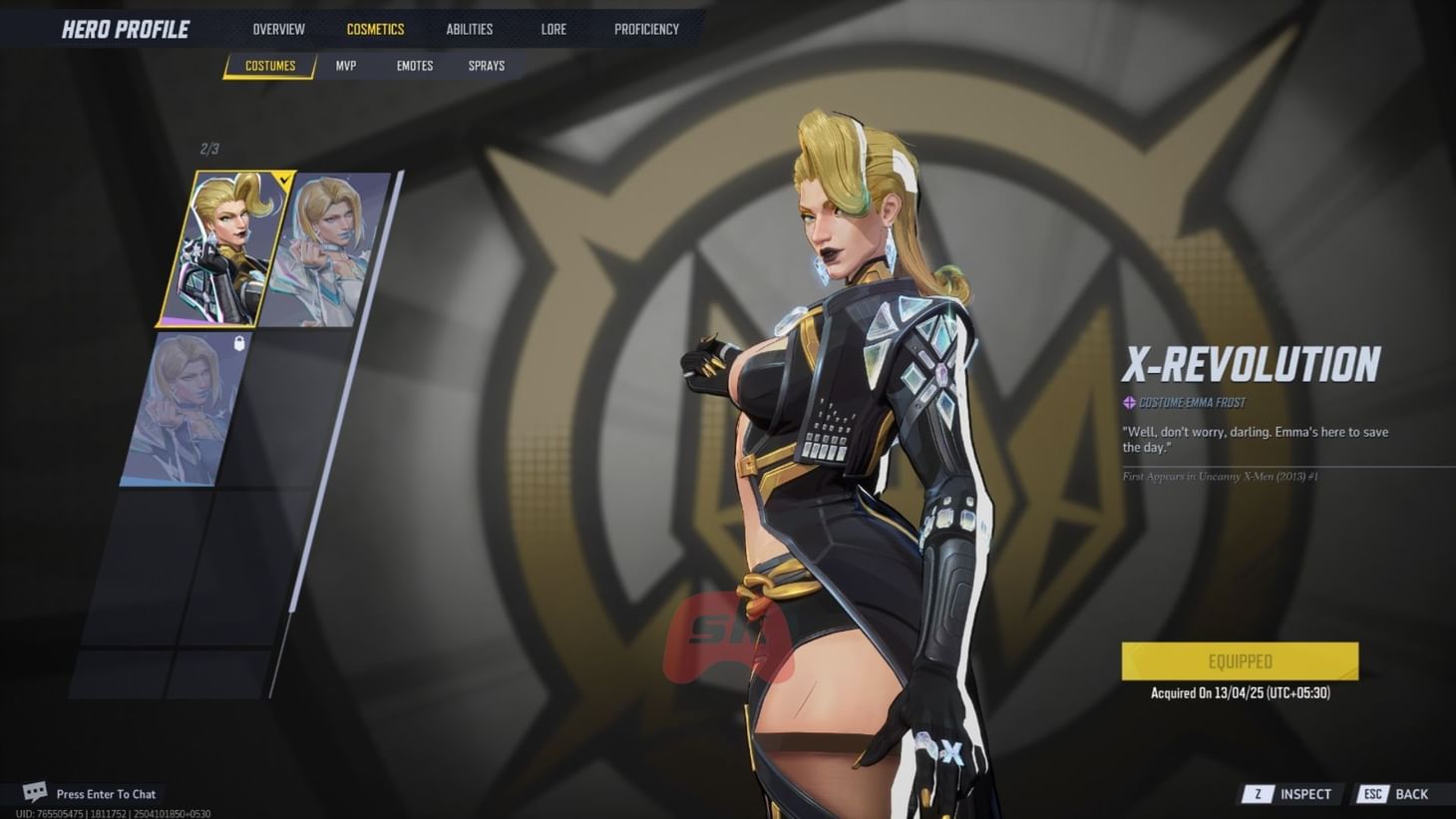Click the Equipped button
The height and width of the screenshot is (819, 1456).
coord(1241,660)
